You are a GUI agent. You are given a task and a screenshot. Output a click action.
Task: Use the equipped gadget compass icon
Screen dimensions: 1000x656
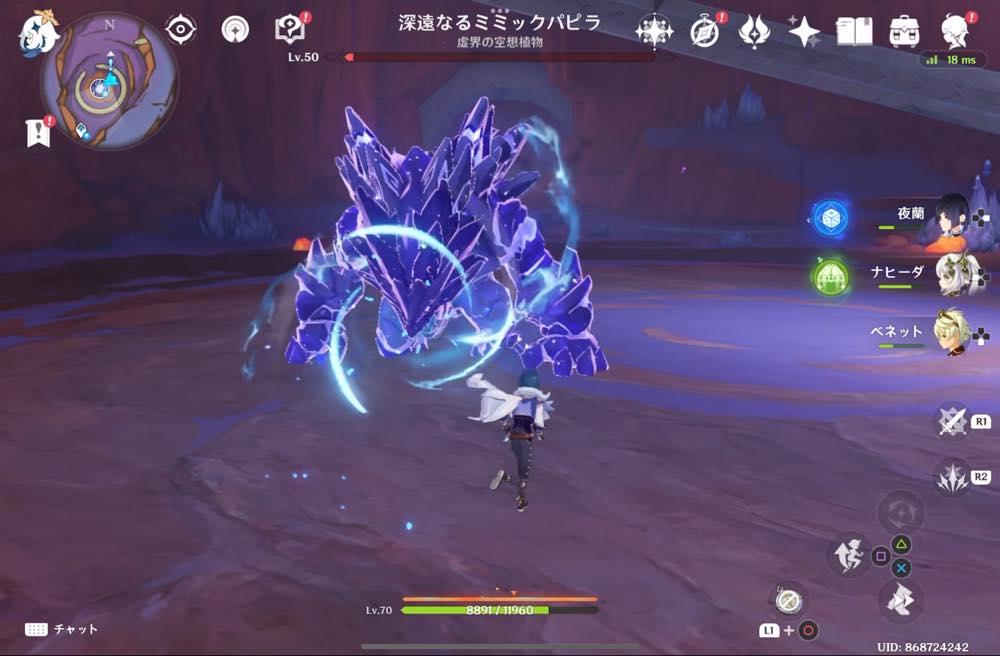click(x=788, y=600)
